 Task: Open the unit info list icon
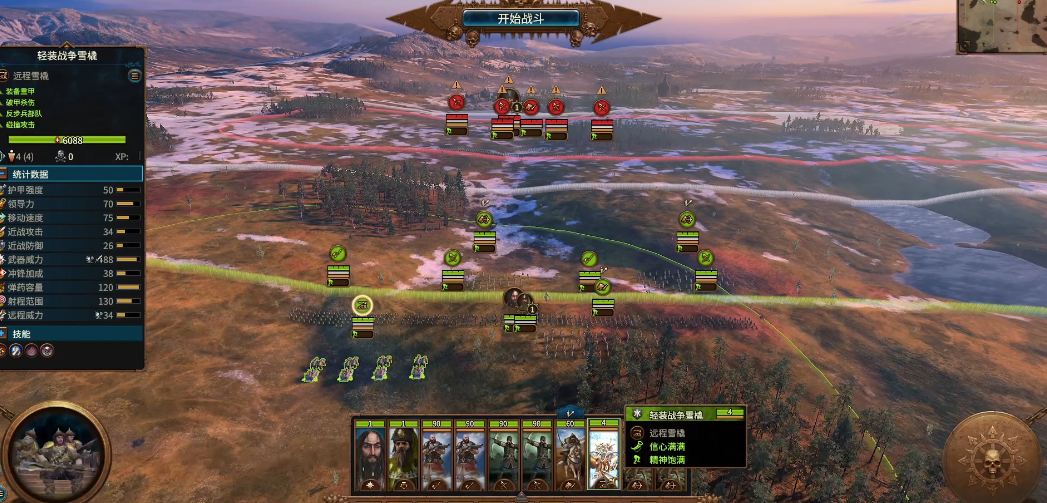pos(134,75)
